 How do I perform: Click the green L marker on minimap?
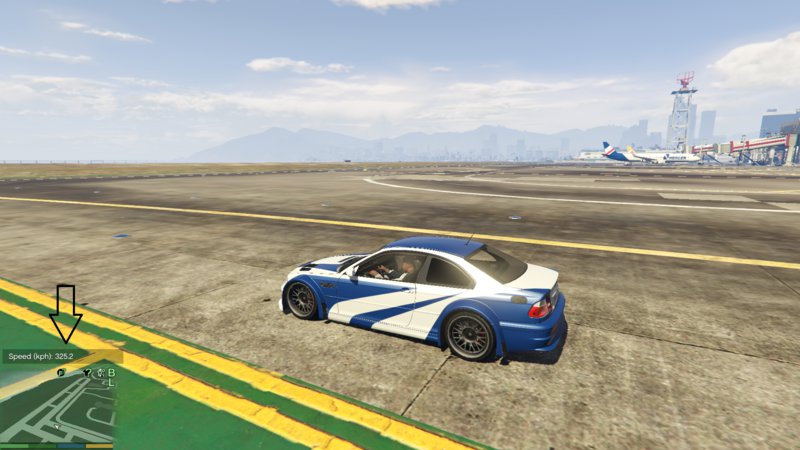coord(111,383)
